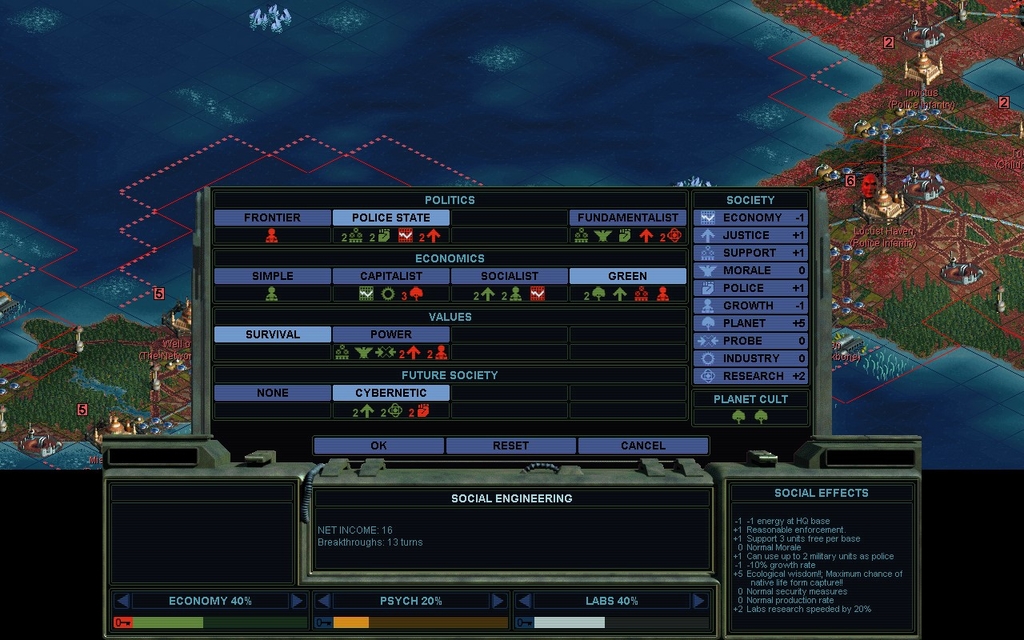This screenshot has width=1024, height=640.
Task: Choose Capitalist economics
Action: pyautogui.click(x=390, y=276)
